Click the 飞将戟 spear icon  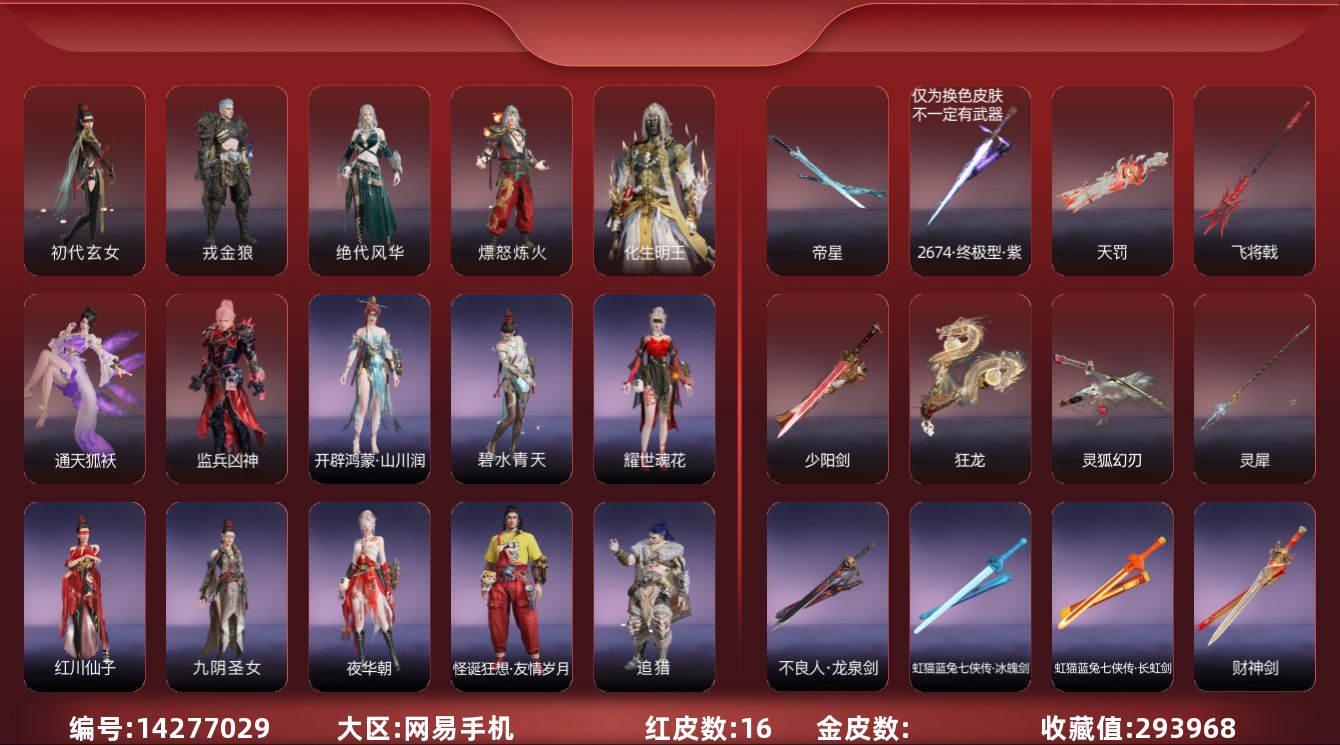(1253, 180)
